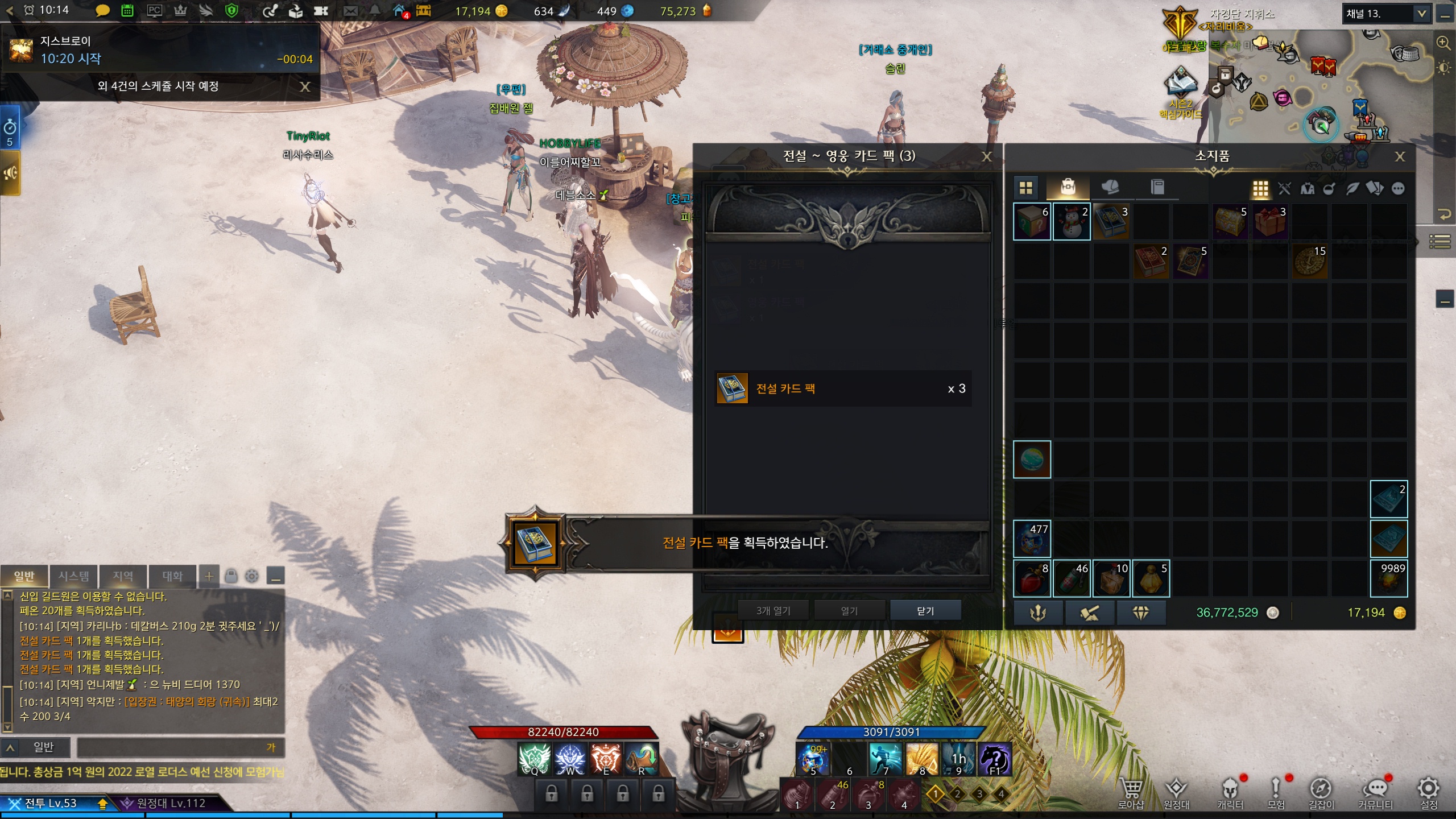Open the 로아샵 shop menu

point(1131,792)
